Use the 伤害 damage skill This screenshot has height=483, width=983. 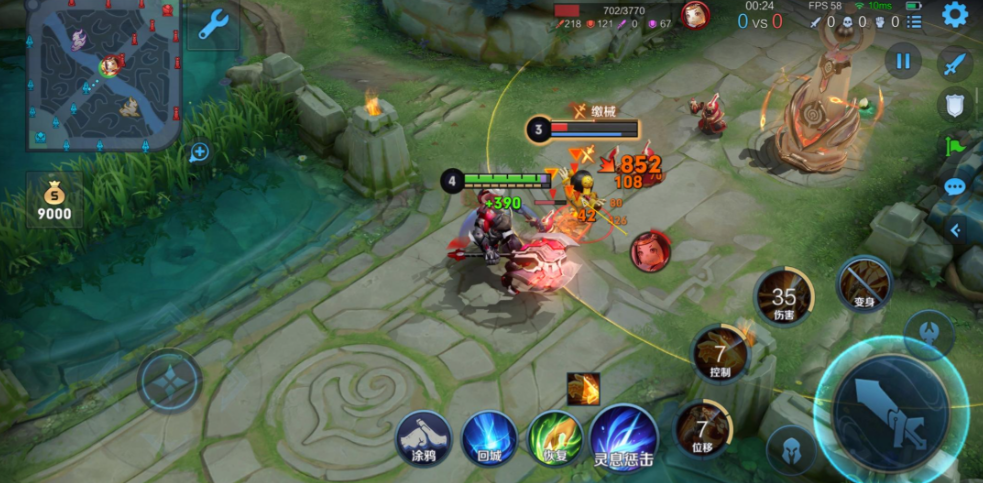[x=783, y=297]
